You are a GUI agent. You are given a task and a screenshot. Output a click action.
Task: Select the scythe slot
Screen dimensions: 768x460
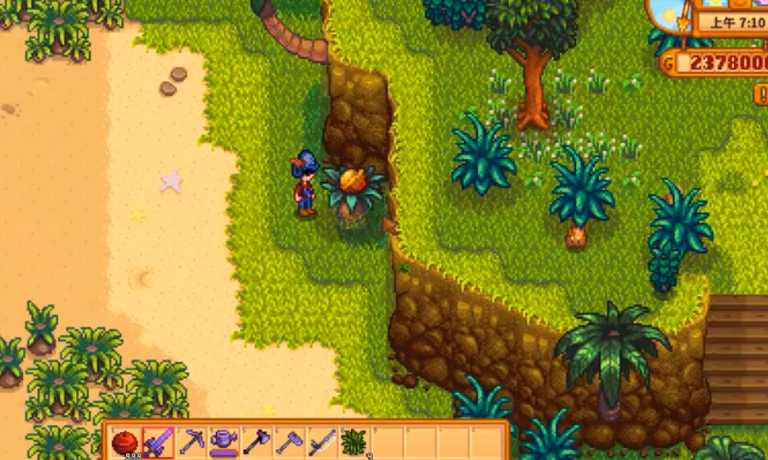pyautogui.click(x=321, y=442)
